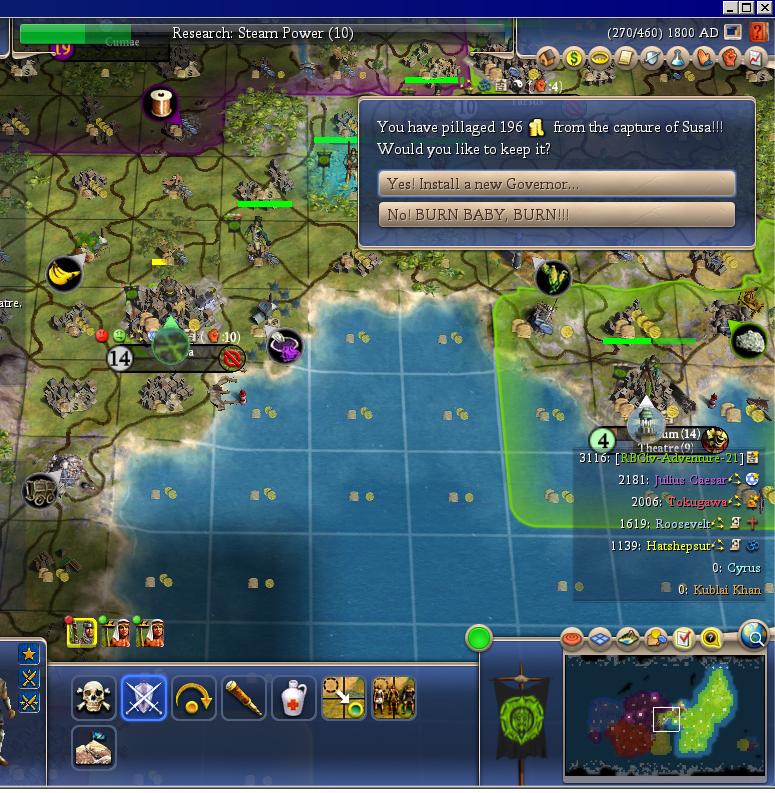Toggle the yellow question mark bubble above minimap
Viewport: 775px width, 793px height.
click(711, 638)
